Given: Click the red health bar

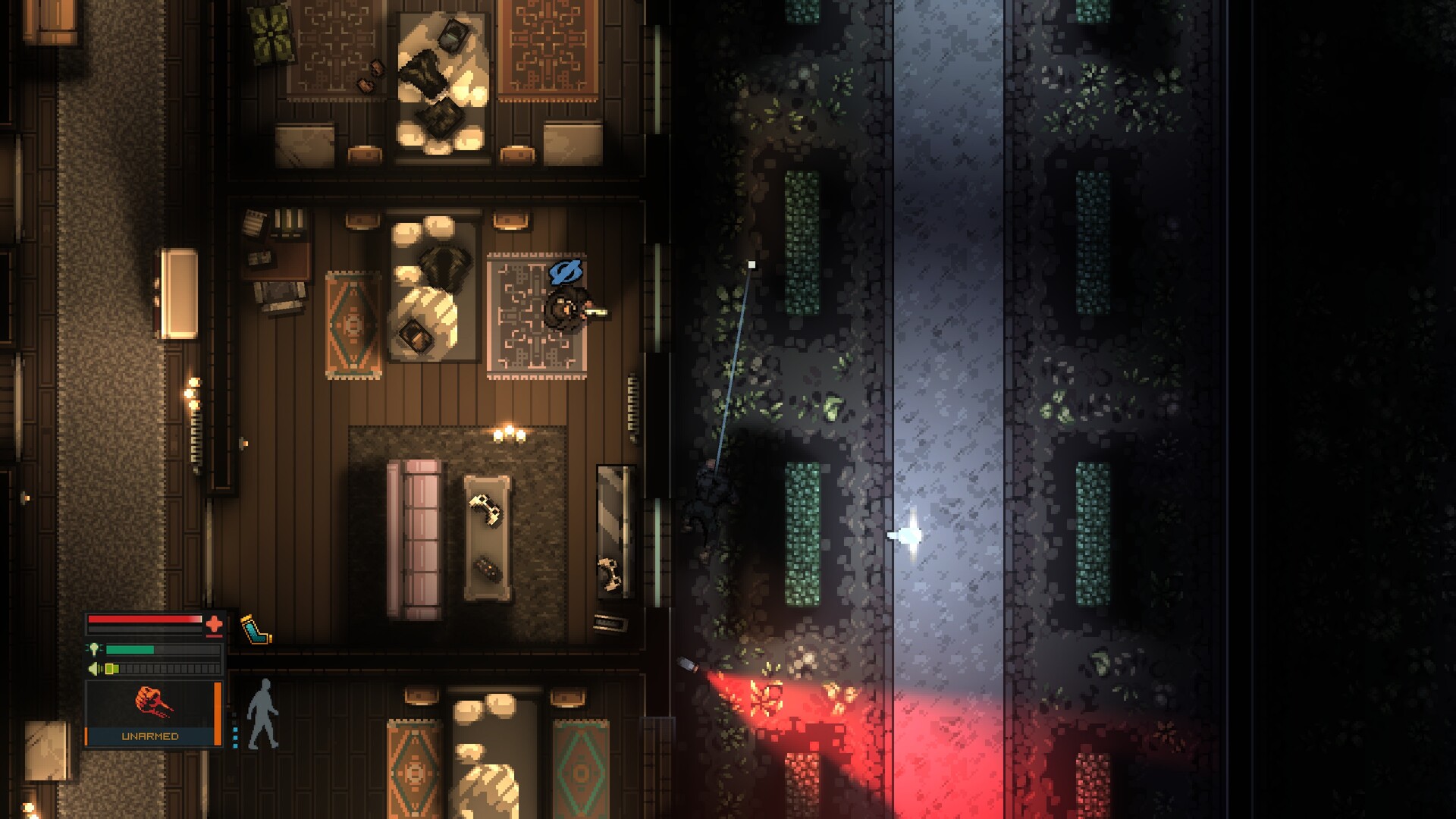Looking at the screenshot, I should [x=144, y=620].
